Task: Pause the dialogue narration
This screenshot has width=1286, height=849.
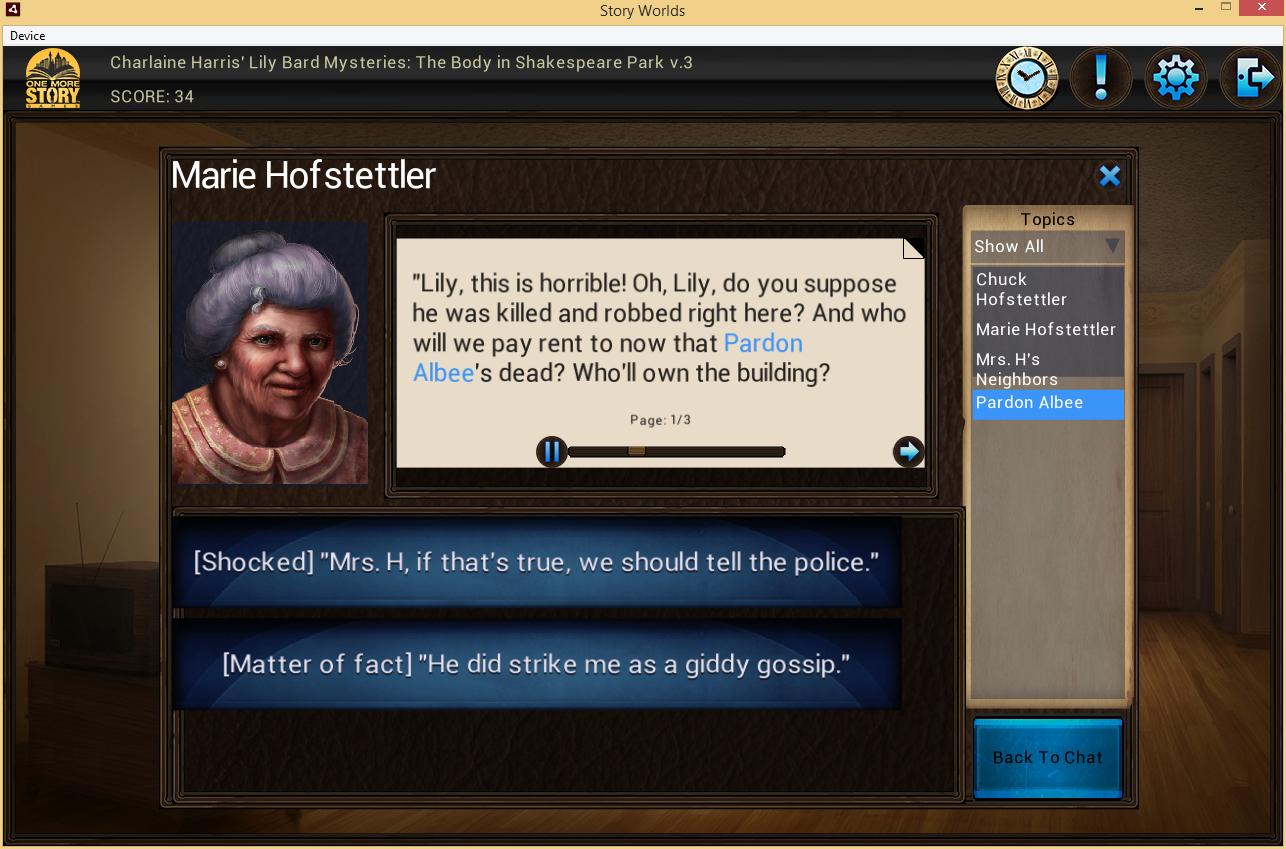Action: [x=551, y=452]
